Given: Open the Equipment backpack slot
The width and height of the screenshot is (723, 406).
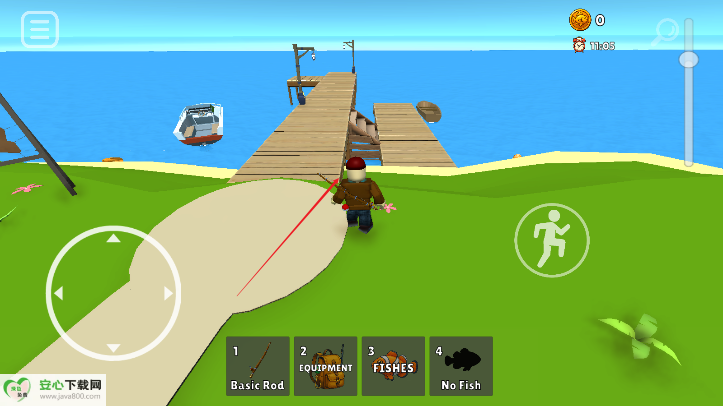Looking at the screenshot, I should pyautogui.click(x=326, y=366).
